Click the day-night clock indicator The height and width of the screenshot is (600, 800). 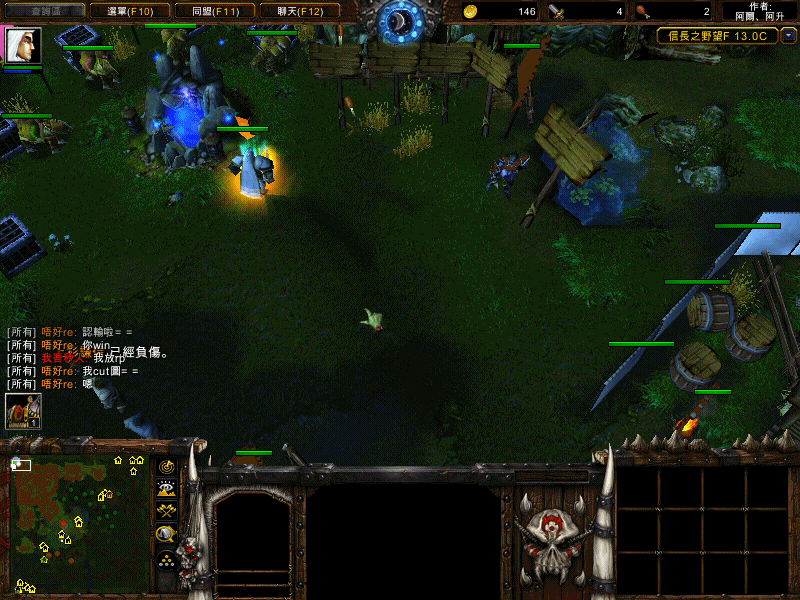pyautogui.click(x=401, y=18)
